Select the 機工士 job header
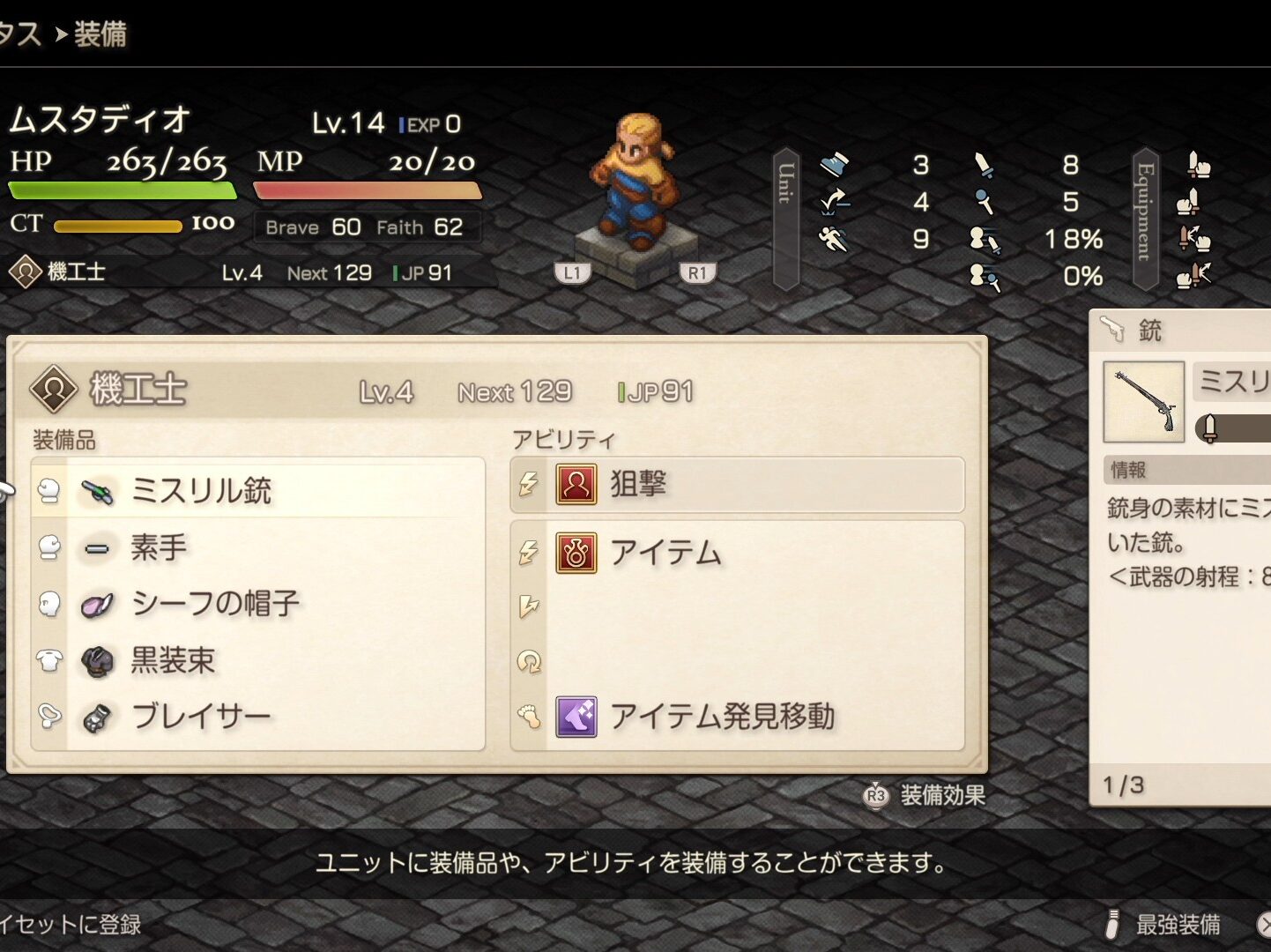Viewport: 1271px width, 952px height. pyautogui.click(x=138, y=389)
